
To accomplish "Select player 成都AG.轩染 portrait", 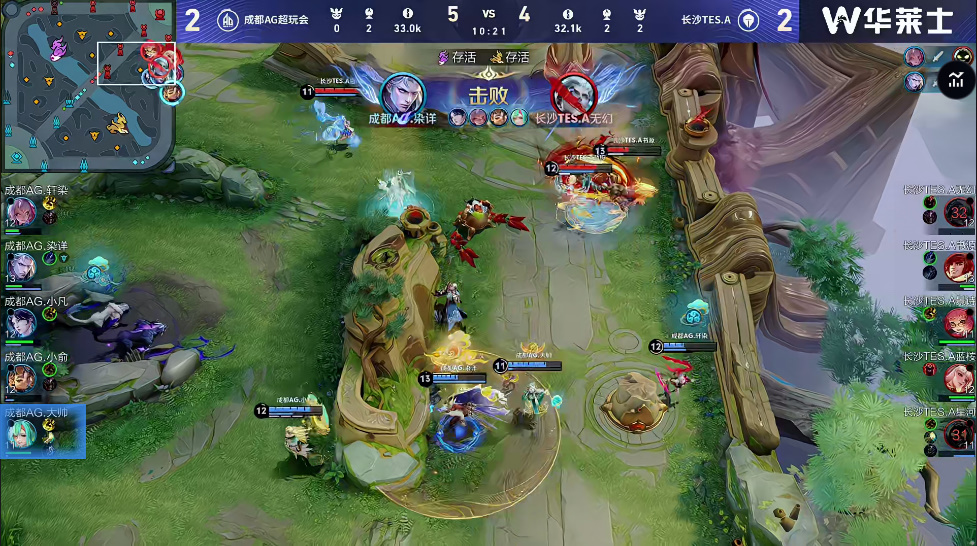I will [22, 212].
